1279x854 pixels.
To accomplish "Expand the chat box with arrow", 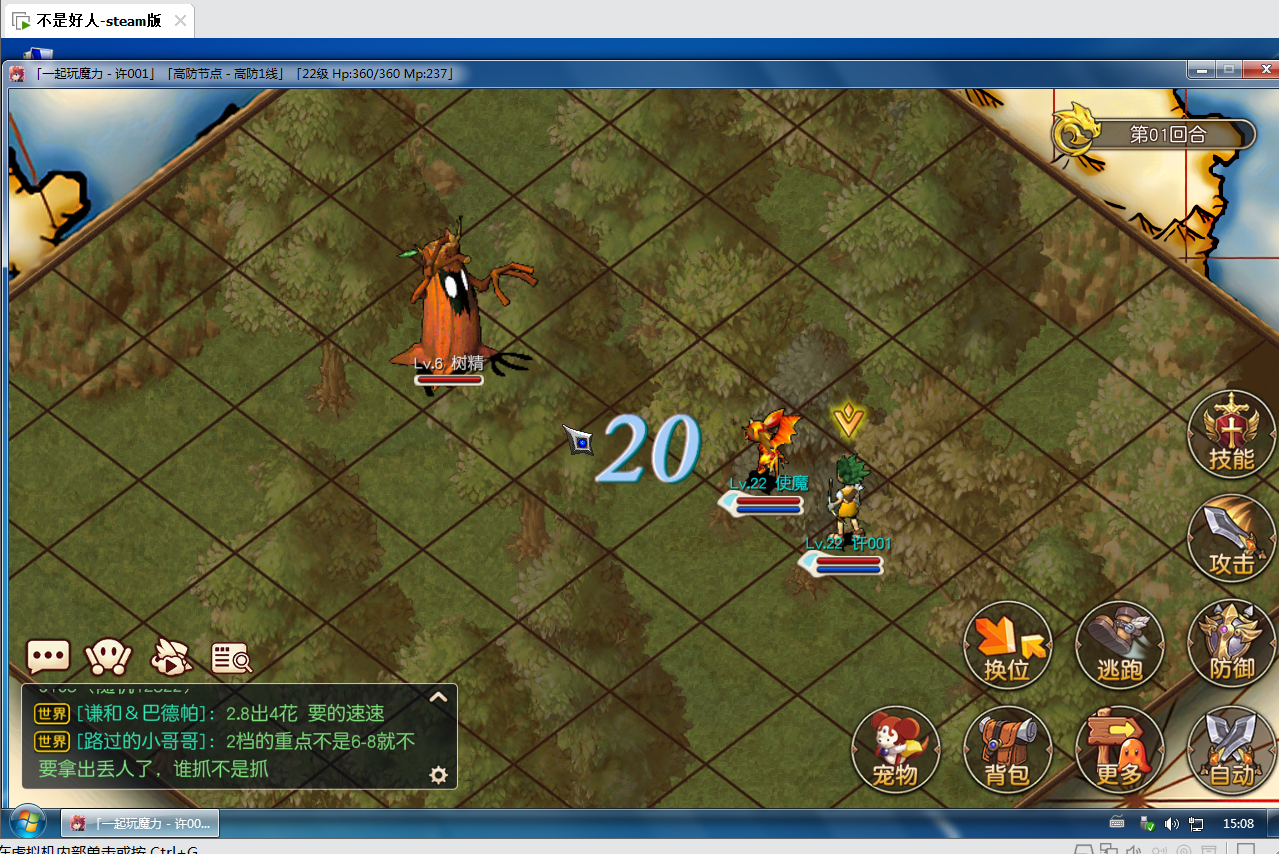I will point(438,698).
